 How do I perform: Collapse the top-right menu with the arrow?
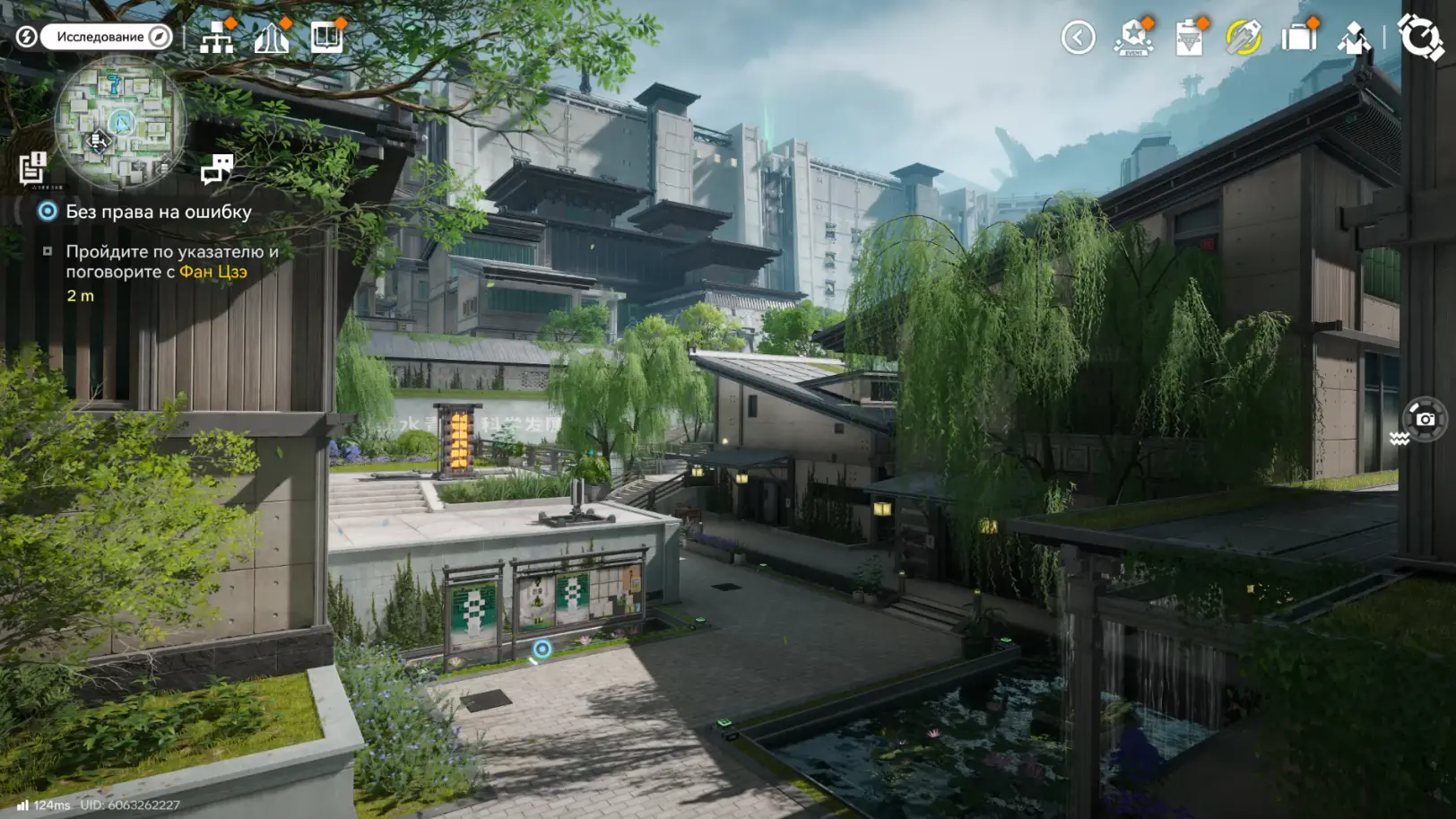point(1078,38)
